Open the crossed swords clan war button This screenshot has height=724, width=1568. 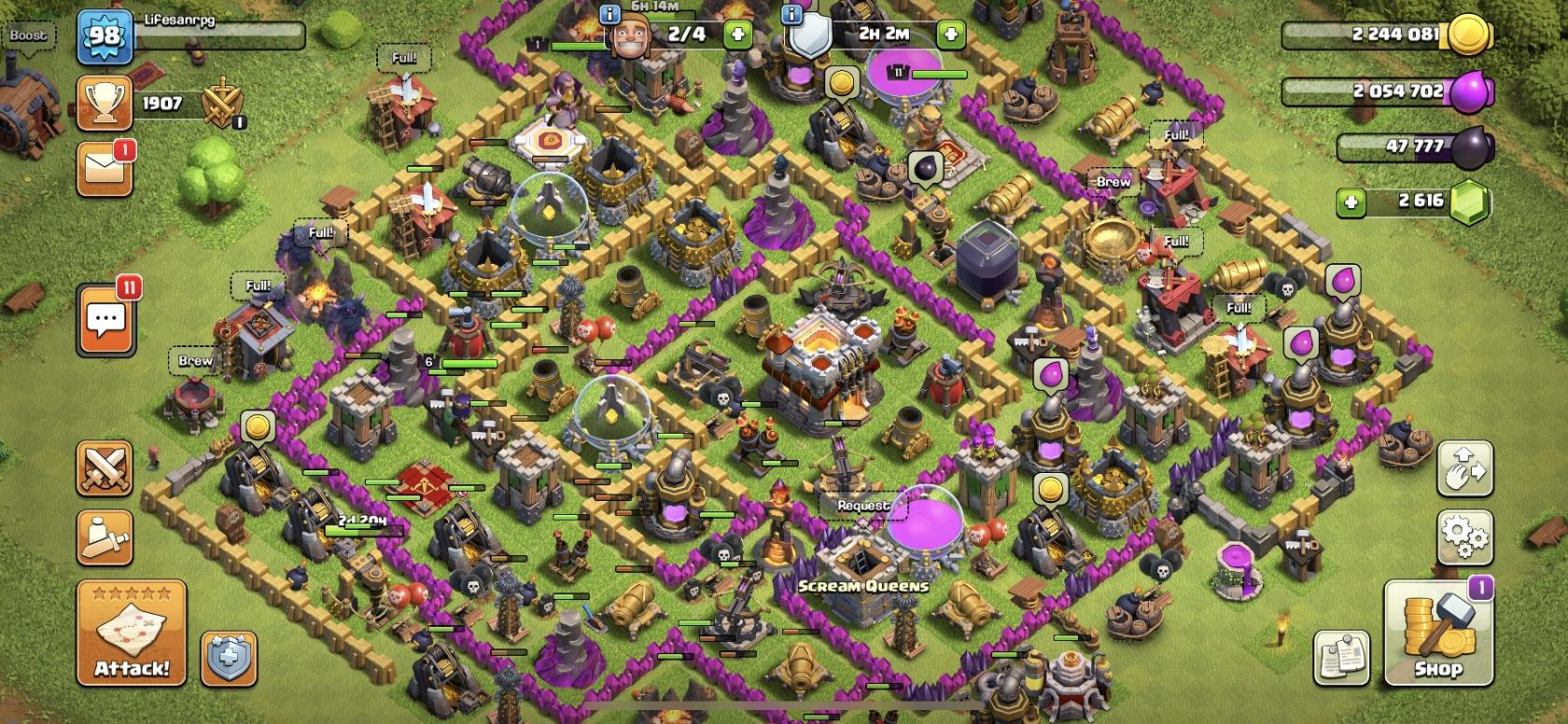(105, 468)
